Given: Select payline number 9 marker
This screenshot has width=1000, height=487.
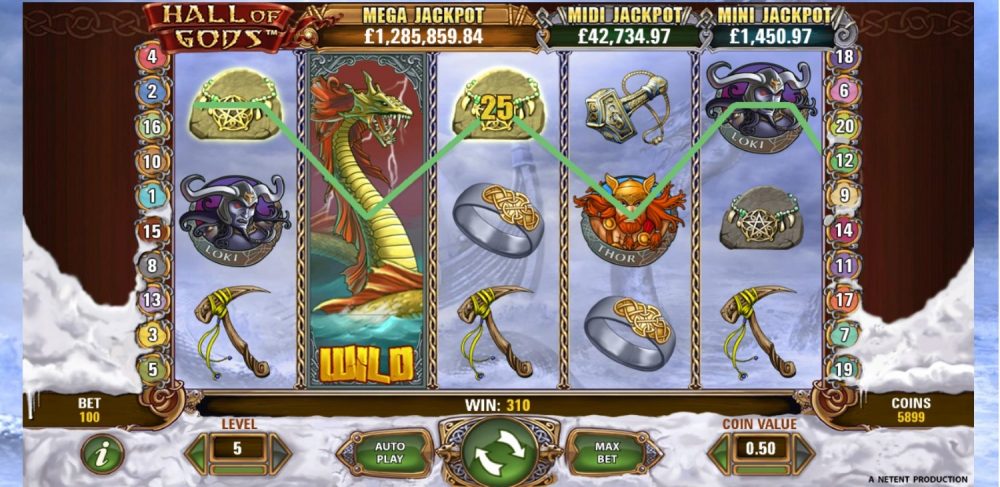Looking at the screenshot, I should [x=845, y=196].
